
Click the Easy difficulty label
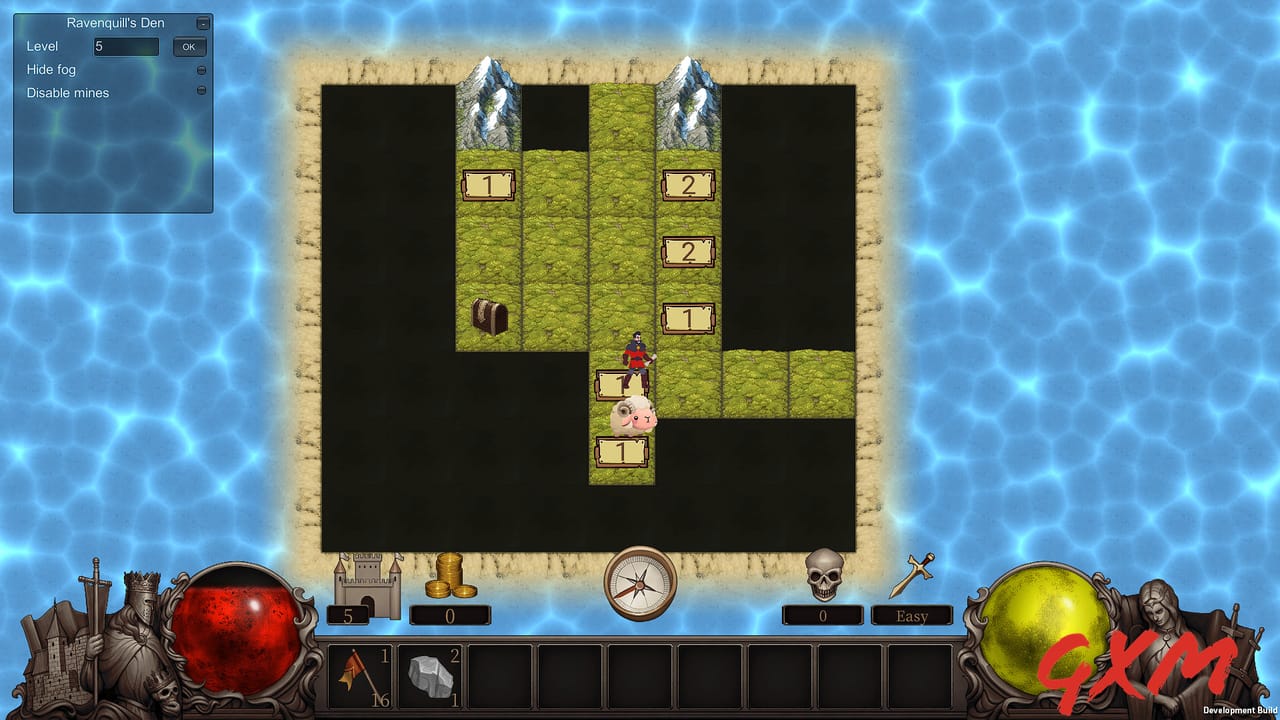pos(911,615)
